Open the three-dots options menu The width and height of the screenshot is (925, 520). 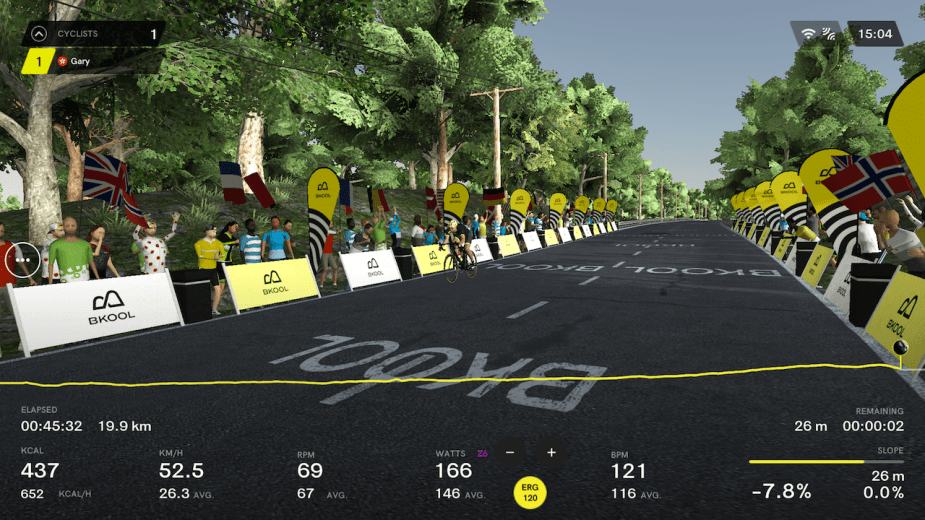pyautogui.click(x=21, y=260)
